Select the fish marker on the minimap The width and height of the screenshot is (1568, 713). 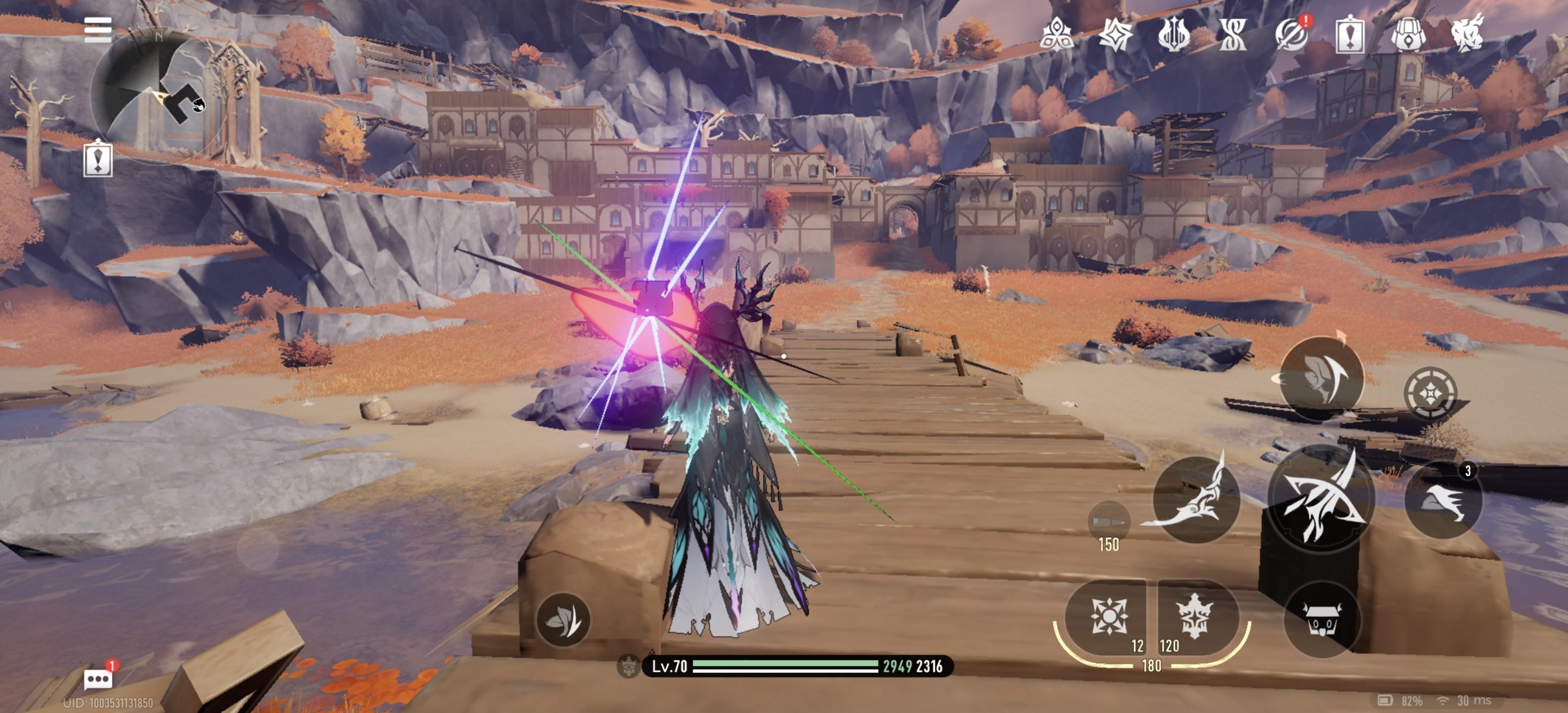198,105
